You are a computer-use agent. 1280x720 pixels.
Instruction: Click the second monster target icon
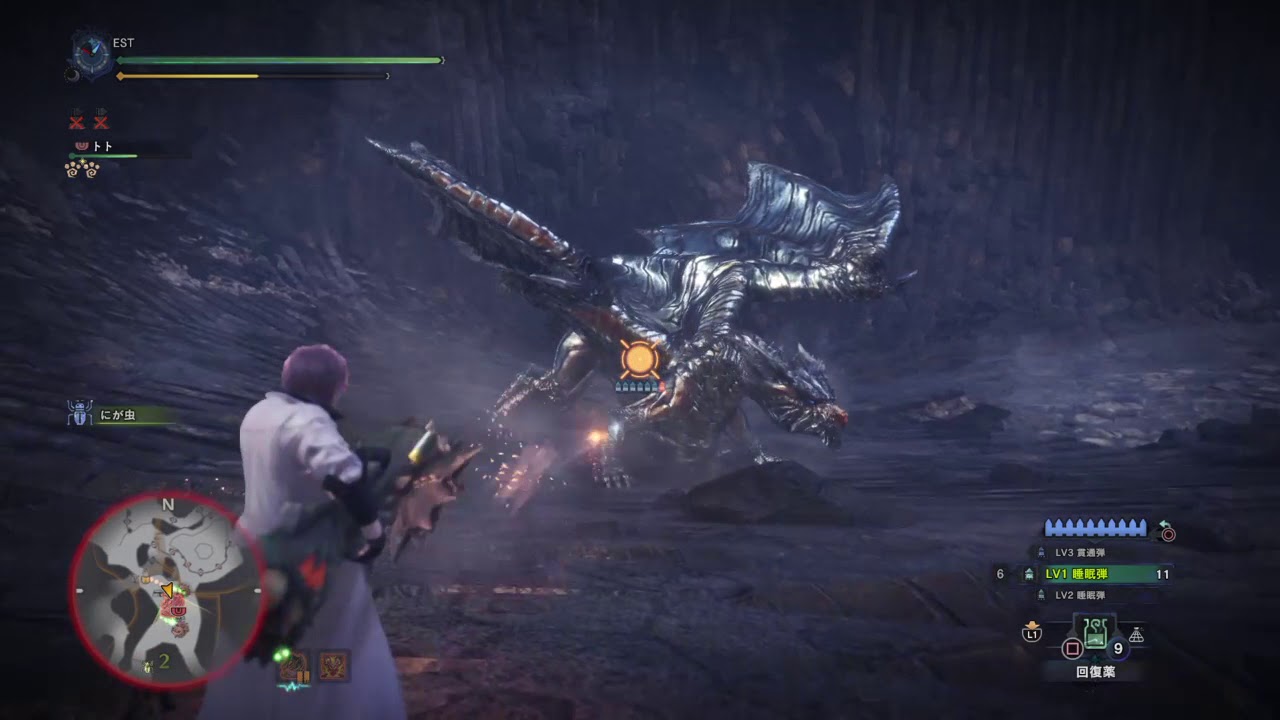tap(334, 665)
